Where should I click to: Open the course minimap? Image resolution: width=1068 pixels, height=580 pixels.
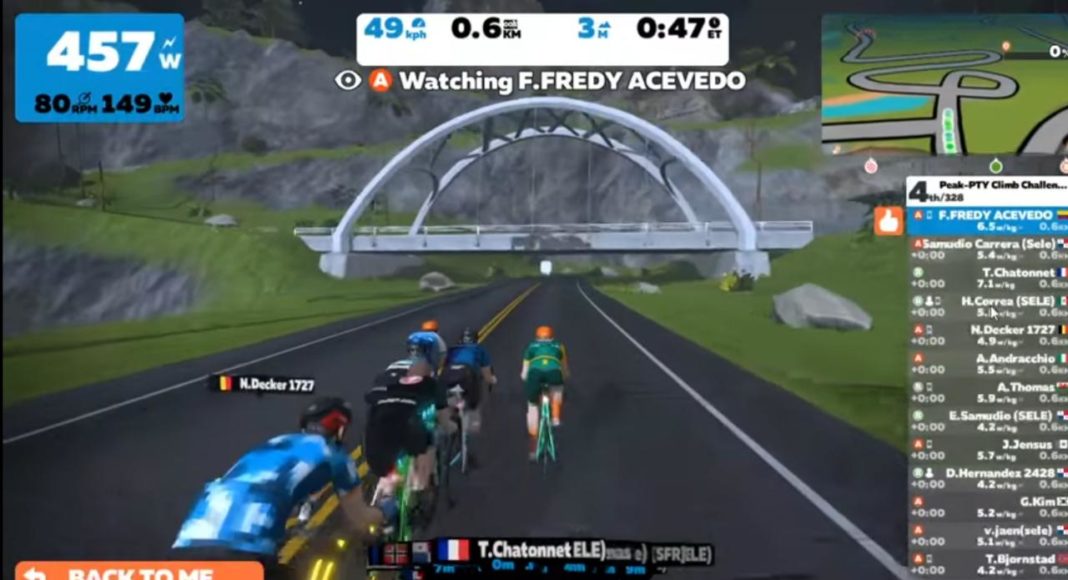[944, 84]
